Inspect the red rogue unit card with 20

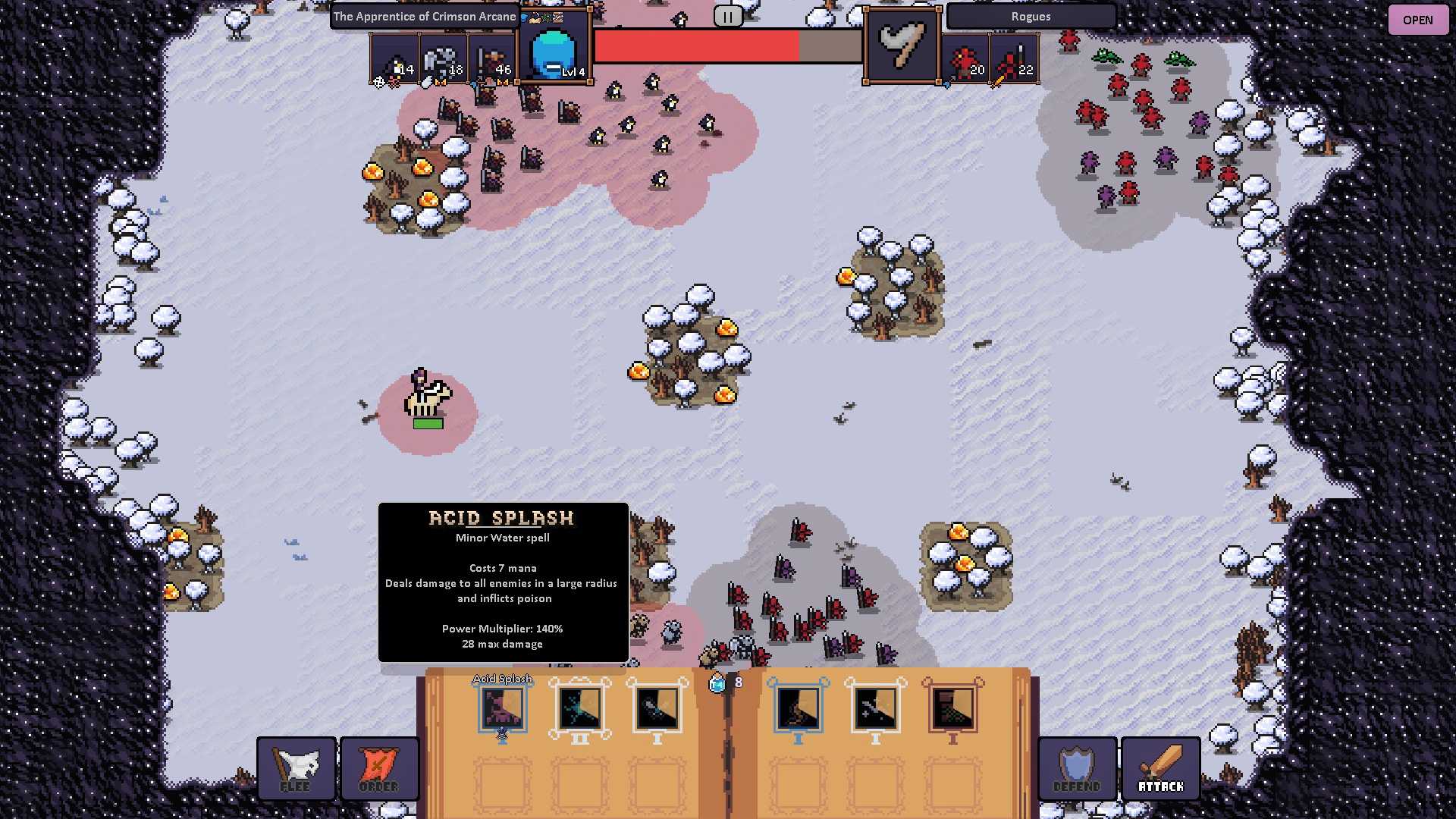click(x=966, y=59)
